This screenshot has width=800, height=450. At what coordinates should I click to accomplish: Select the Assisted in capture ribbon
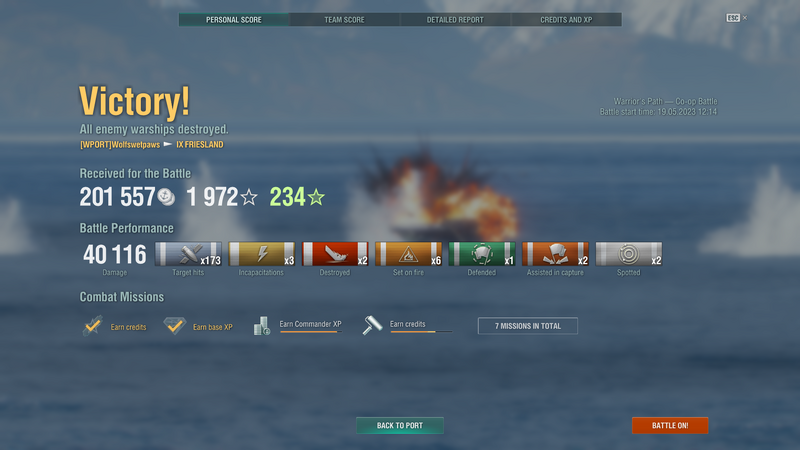click(555, 255)
